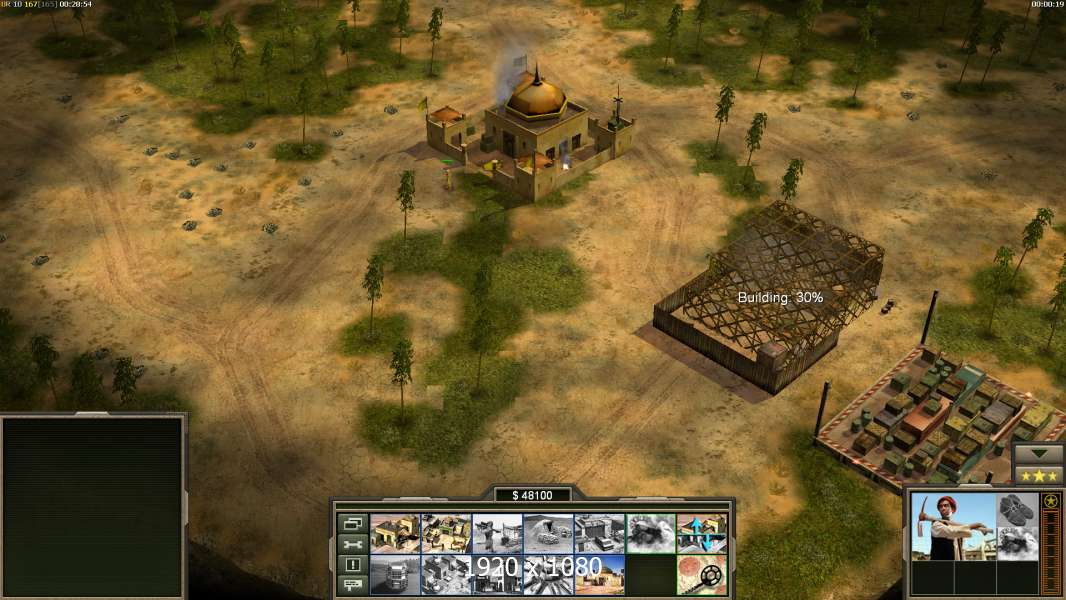The image size is (1066, 600).
Task: Activate the mine detector command icon
Action: 701,574
